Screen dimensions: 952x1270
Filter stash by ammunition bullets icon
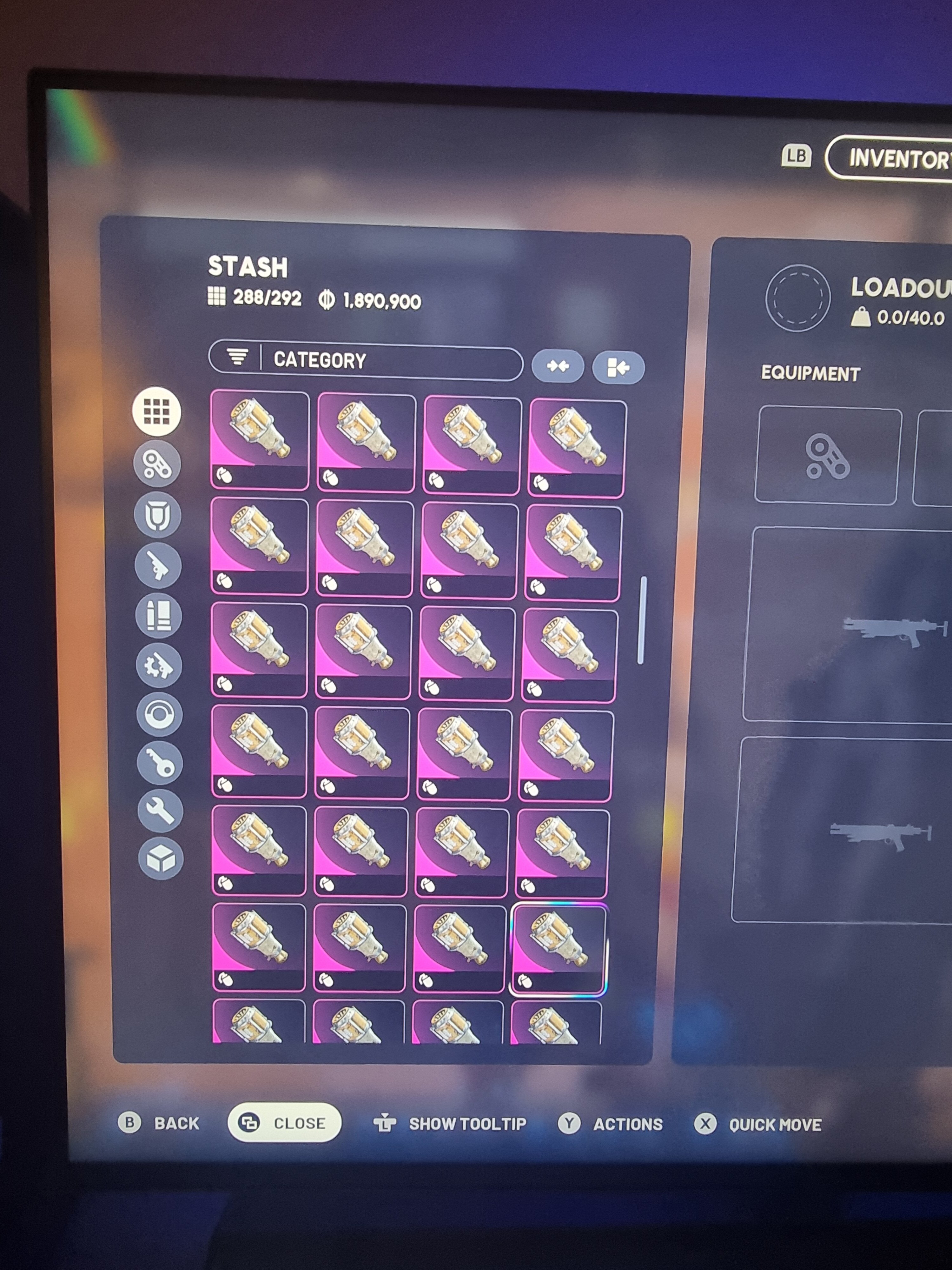click(158, 616)
